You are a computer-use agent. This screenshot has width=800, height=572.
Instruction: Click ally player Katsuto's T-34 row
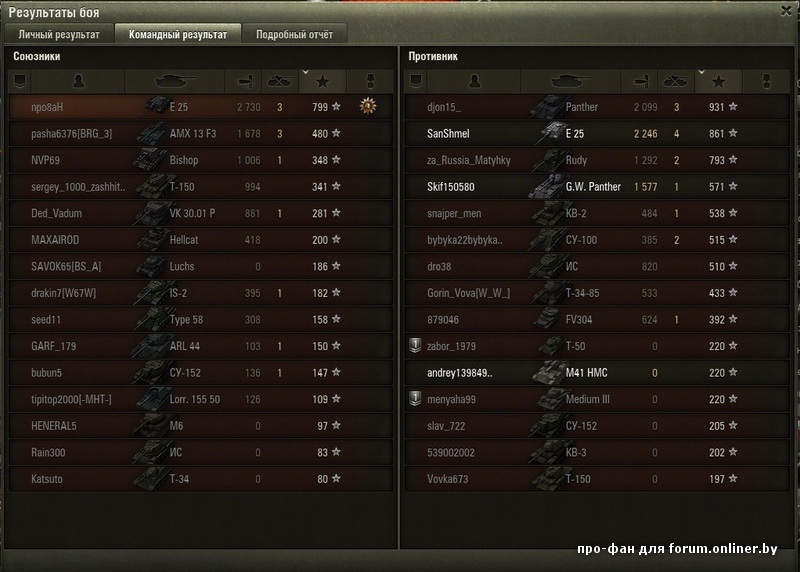[x=200, y=480]
